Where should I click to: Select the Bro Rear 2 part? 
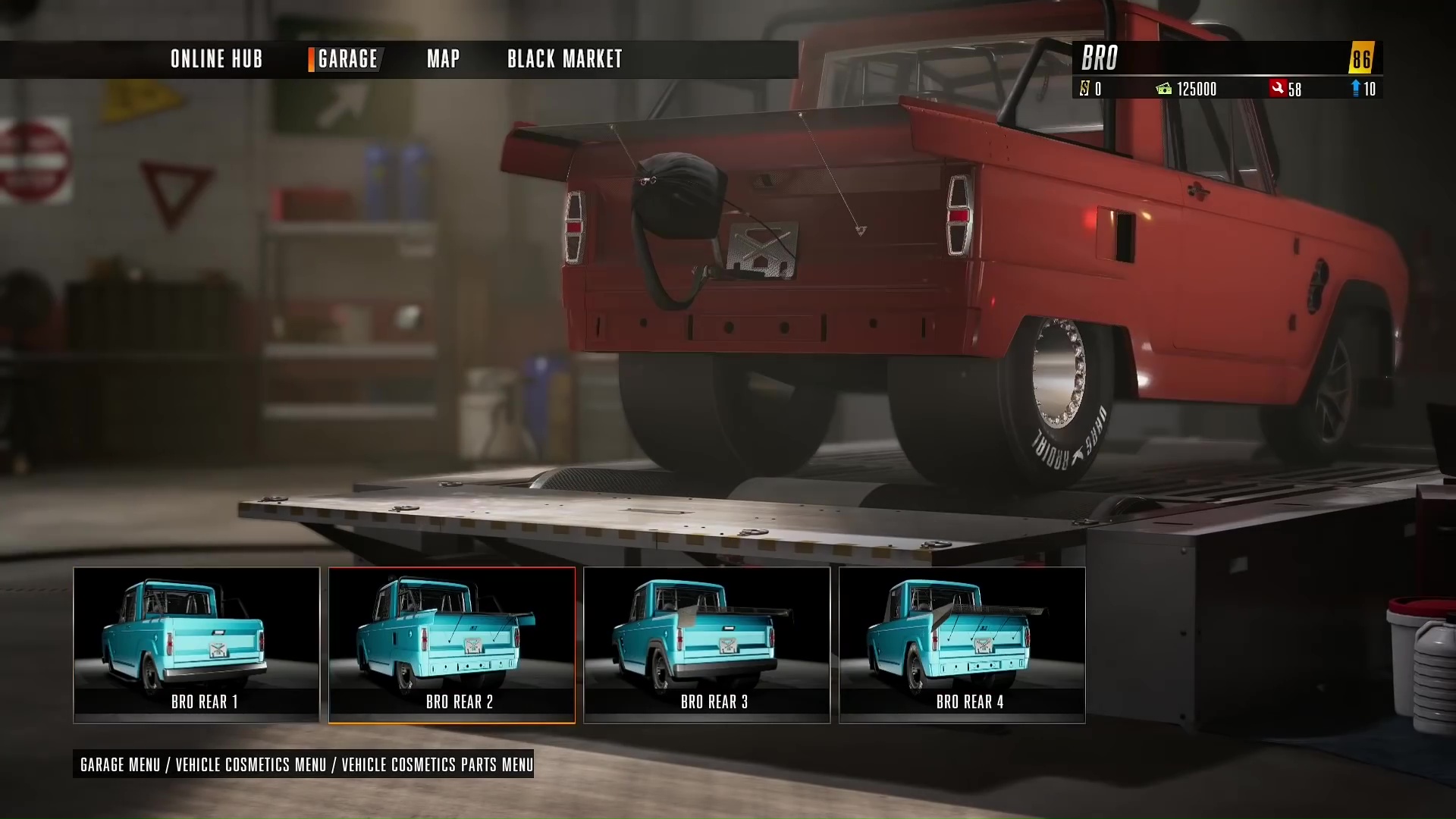pyautogui.click(x=452, y=645)
